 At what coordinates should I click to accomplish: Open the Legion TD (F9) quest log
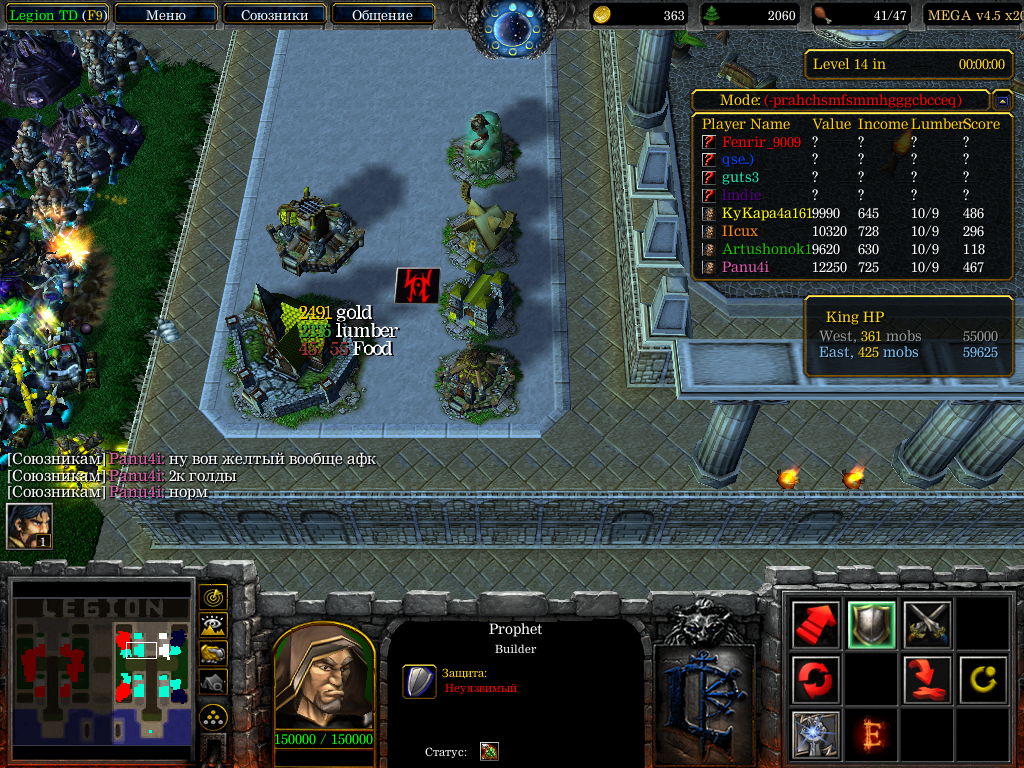point(57,15)
